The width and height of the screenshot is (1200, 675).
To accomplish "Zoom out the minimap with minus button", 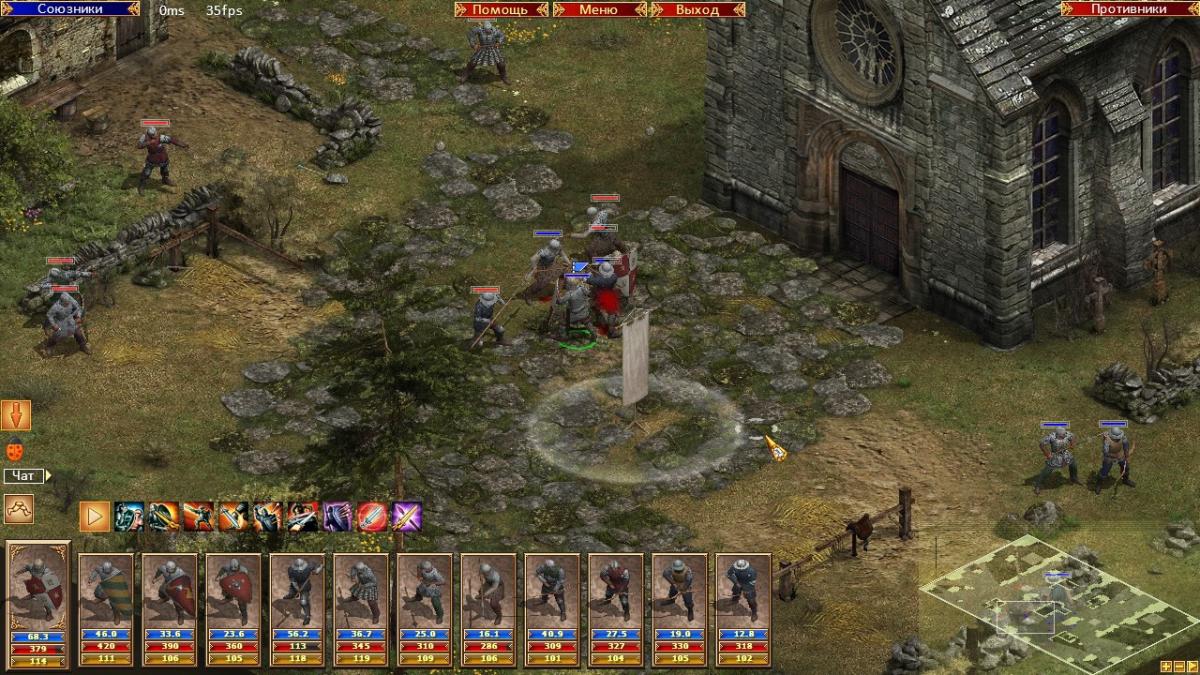I will pyautogui.click(x=1180, y=666).
